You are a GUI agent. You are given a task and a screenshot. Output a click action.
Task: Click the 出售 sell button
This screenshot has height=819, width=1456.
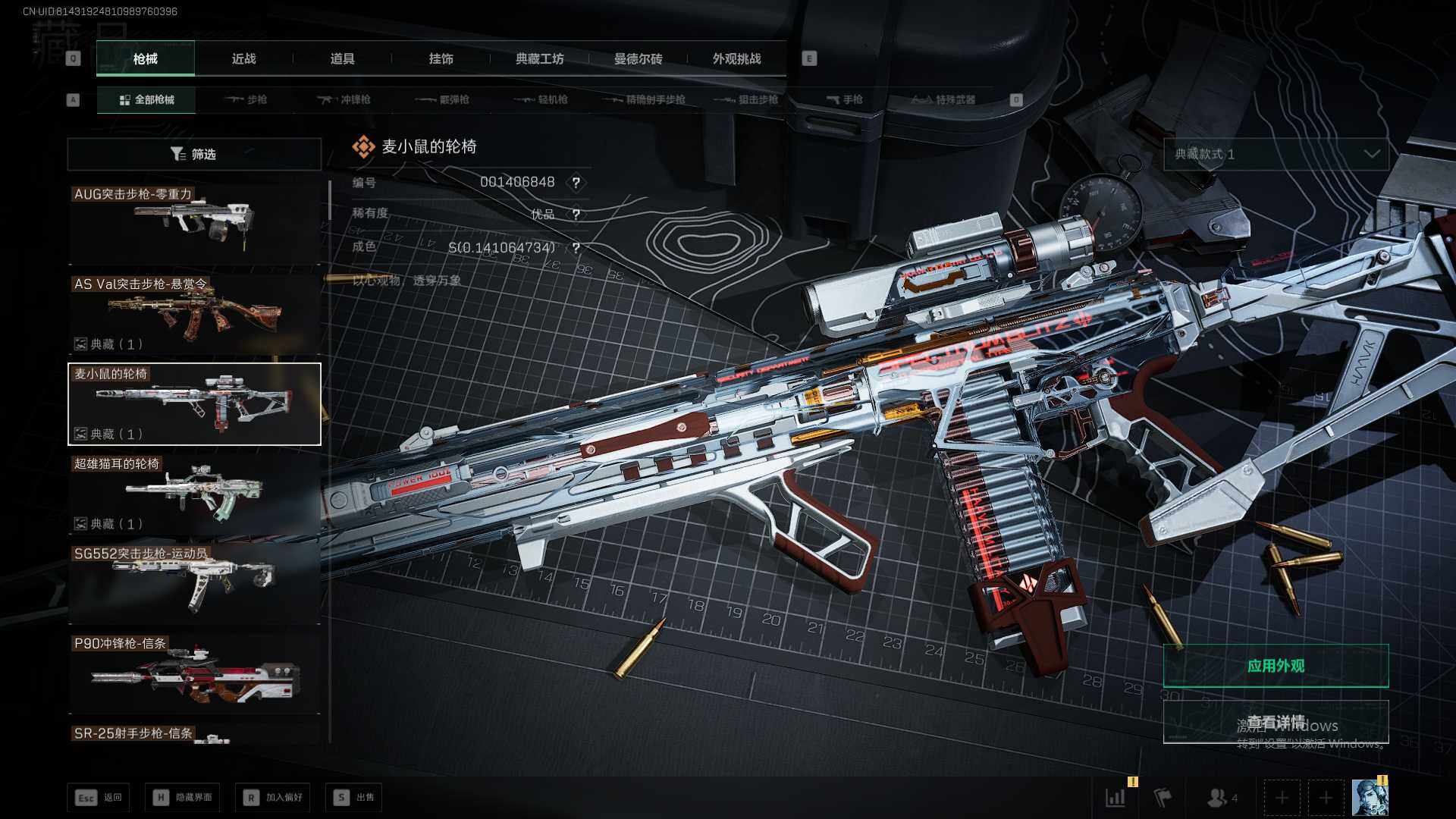point(354,797)
